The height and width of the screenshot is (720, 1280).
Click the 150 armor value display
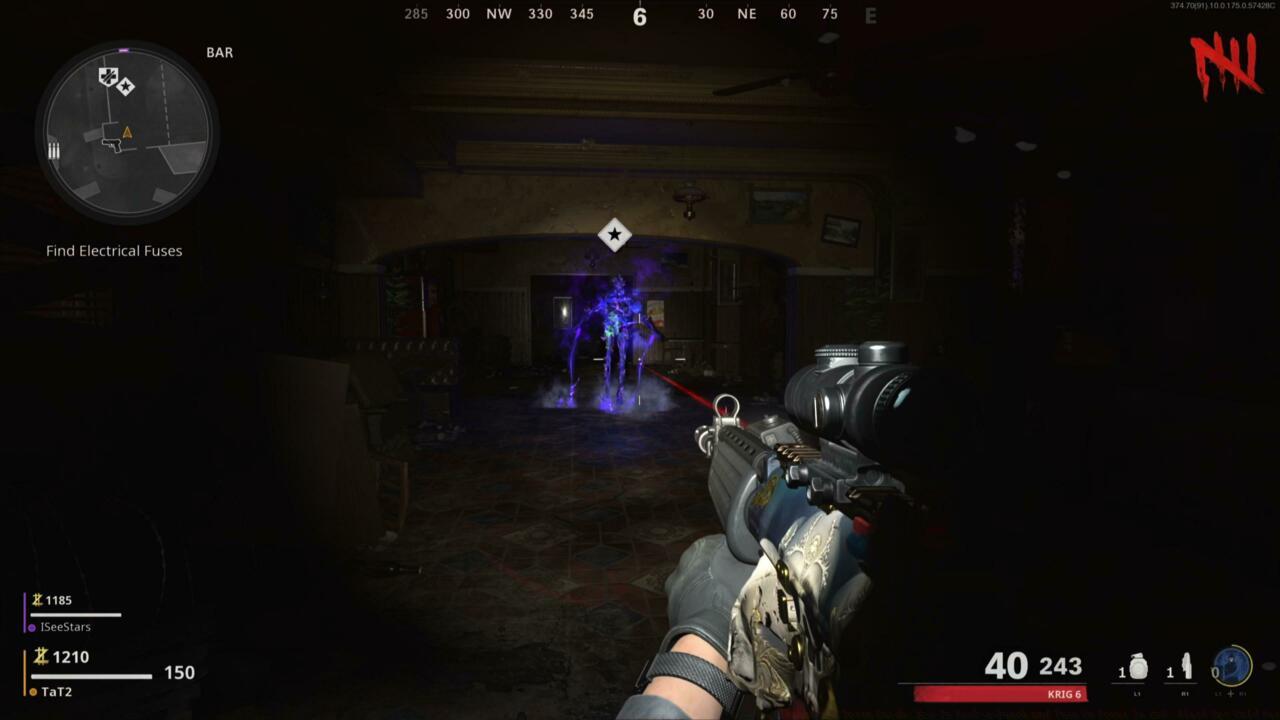[x=180, y=673]
